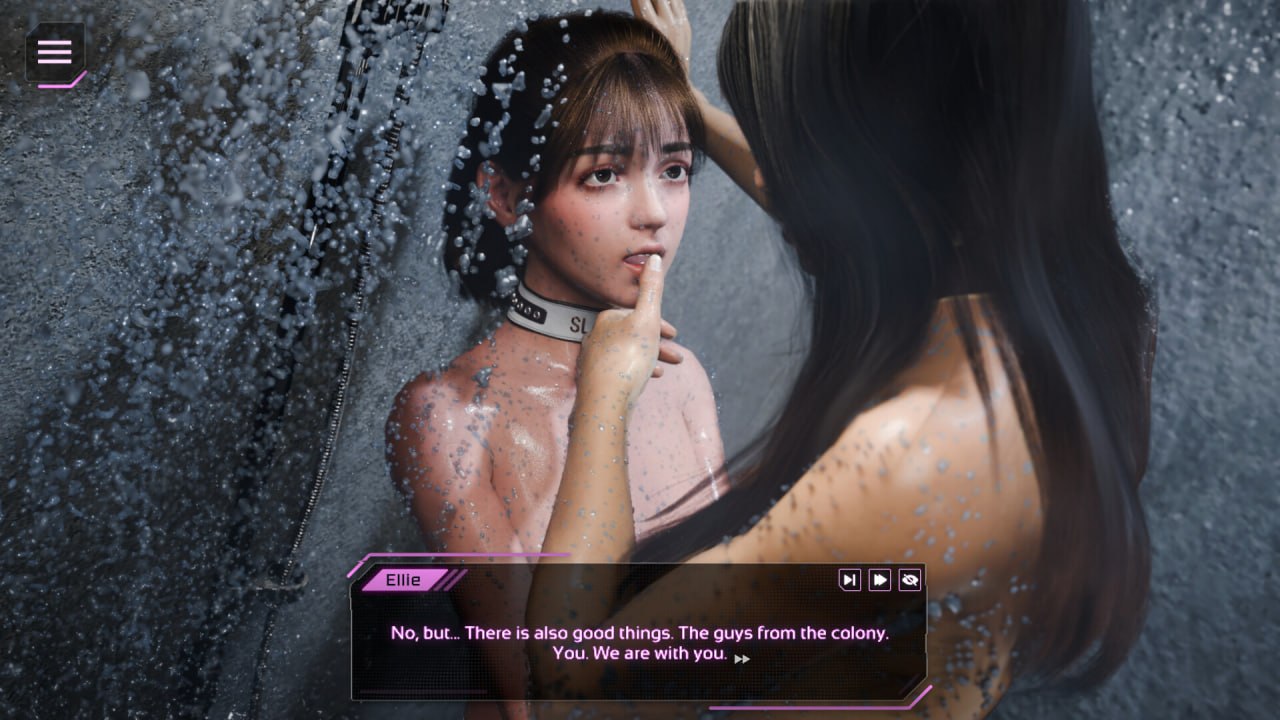Click the skip-to-next-scene icon

tap(850, 580)
